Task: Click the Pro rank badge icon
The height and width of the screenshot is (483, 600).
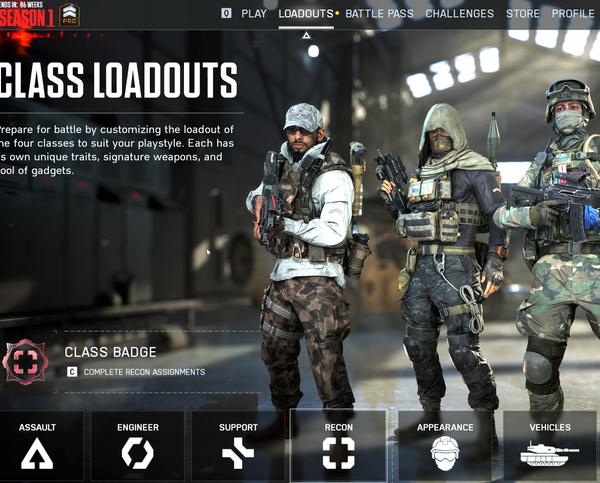Action: click(x=69, y=15)
